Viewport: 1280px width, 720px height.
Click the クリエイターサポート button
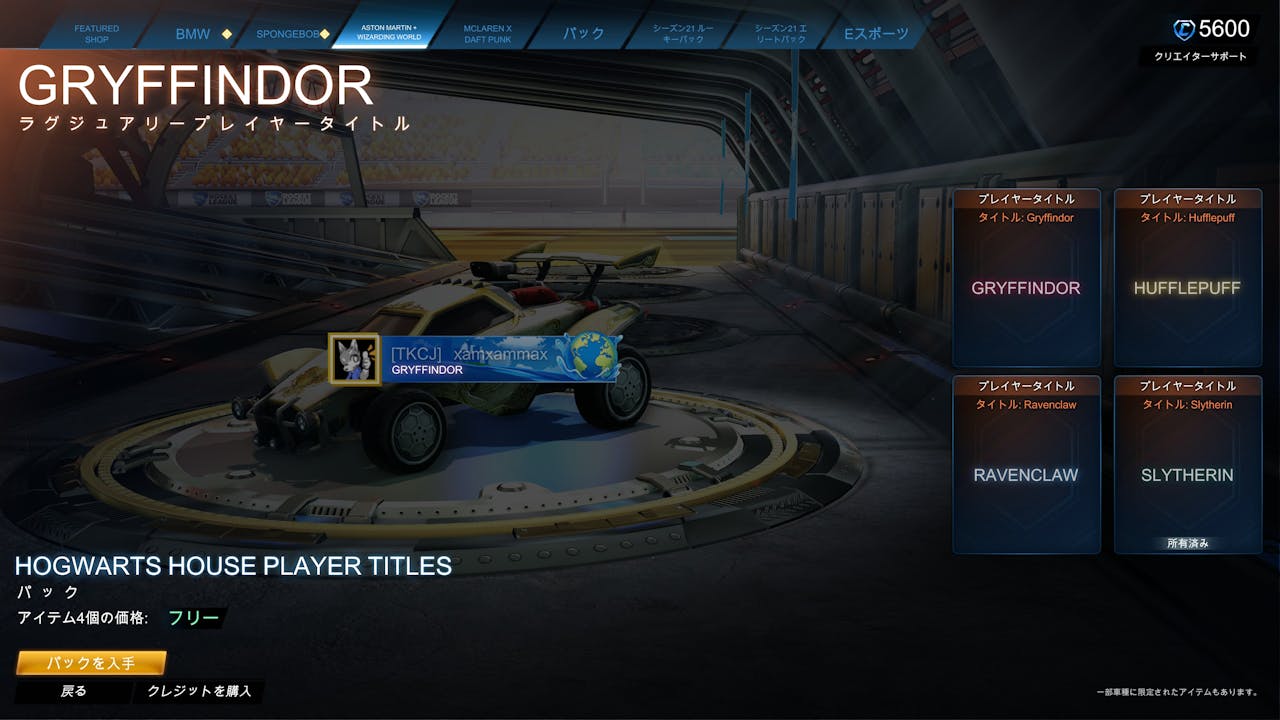pos(1200,57)
